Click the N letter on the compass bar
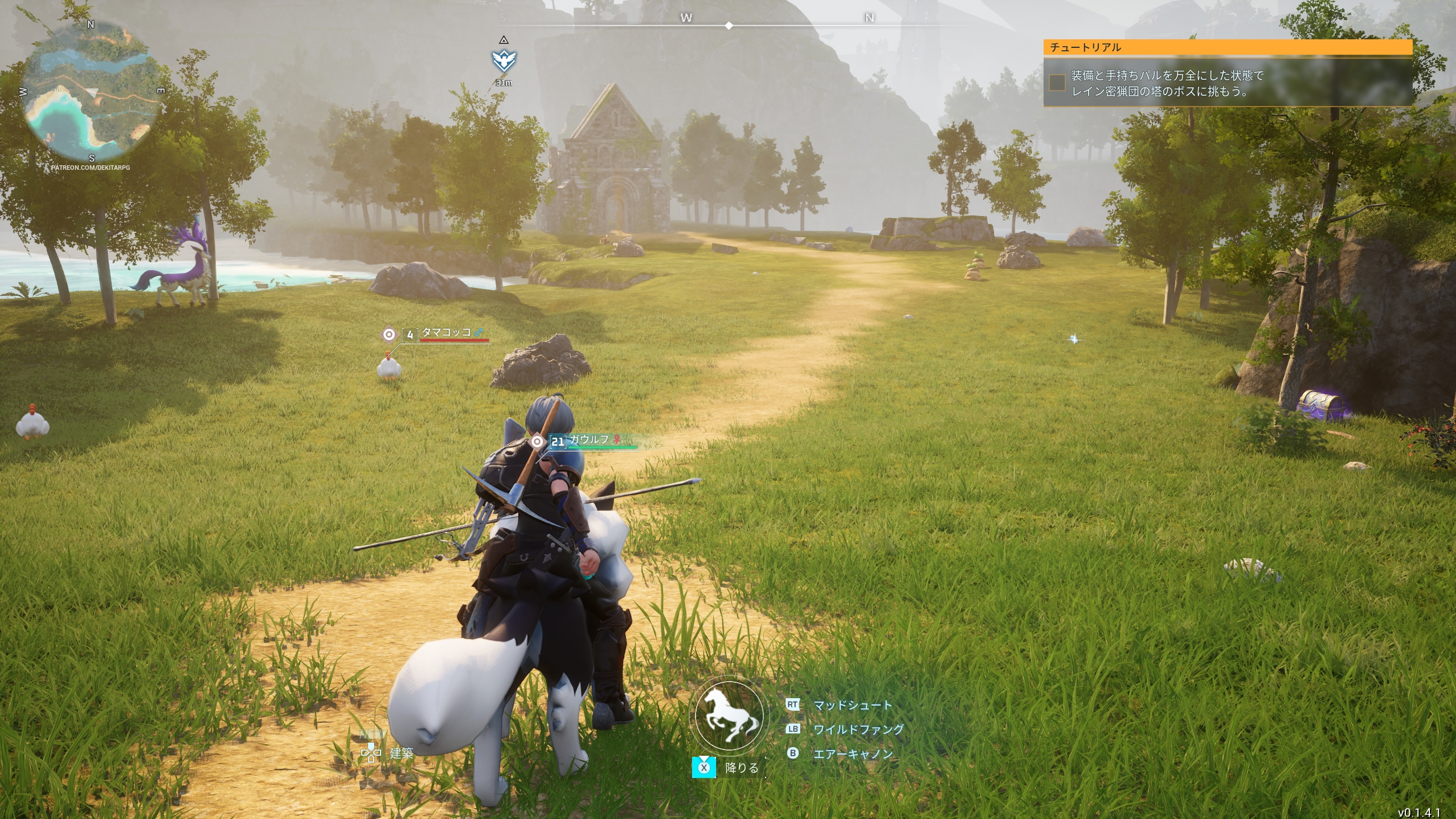Screen dimensions: 1456x819 click(868, 18)
